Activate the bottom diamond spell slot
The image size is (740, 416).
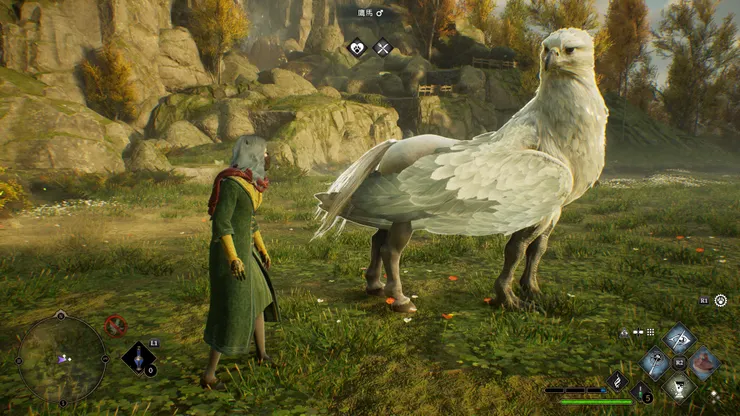679,385
